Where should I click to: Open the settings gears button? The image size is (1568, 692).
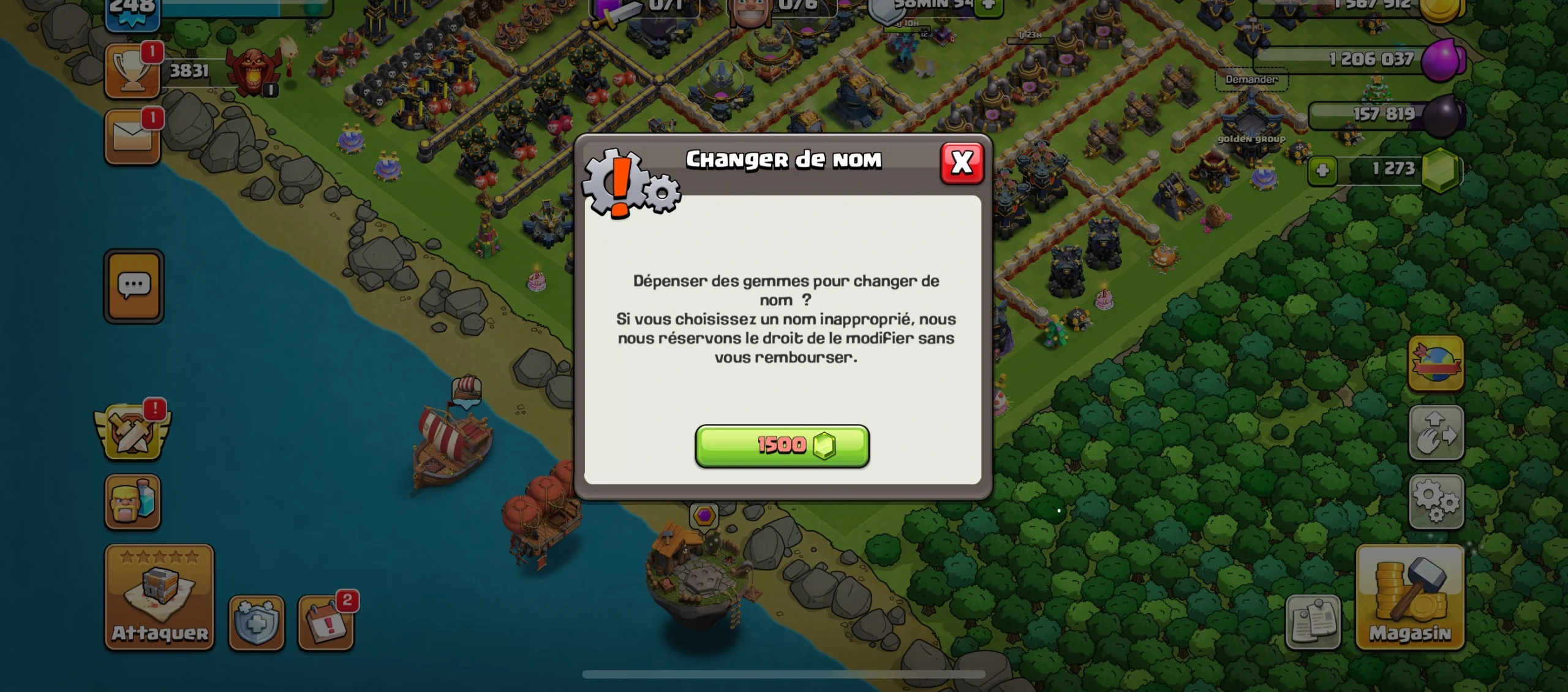(1436, 501)
